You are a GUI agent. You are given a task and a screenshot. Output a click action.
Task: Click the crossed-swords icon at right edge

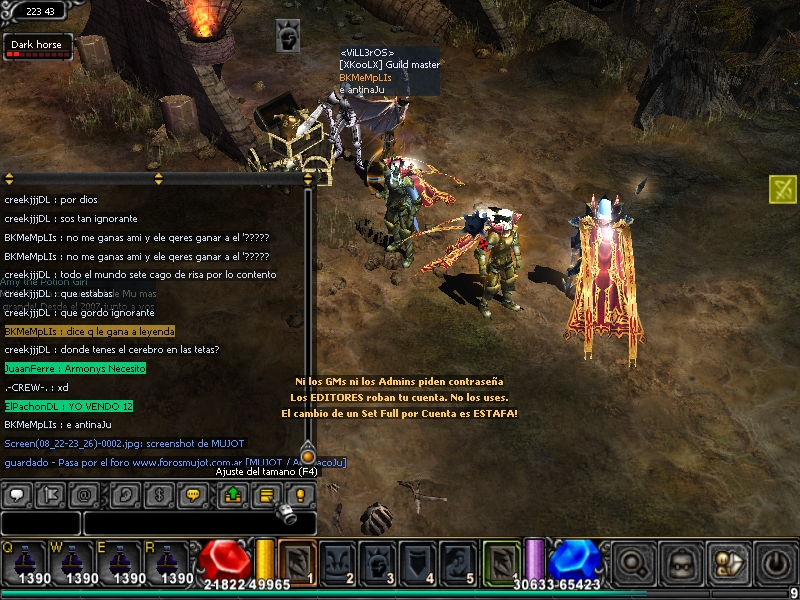783,188
